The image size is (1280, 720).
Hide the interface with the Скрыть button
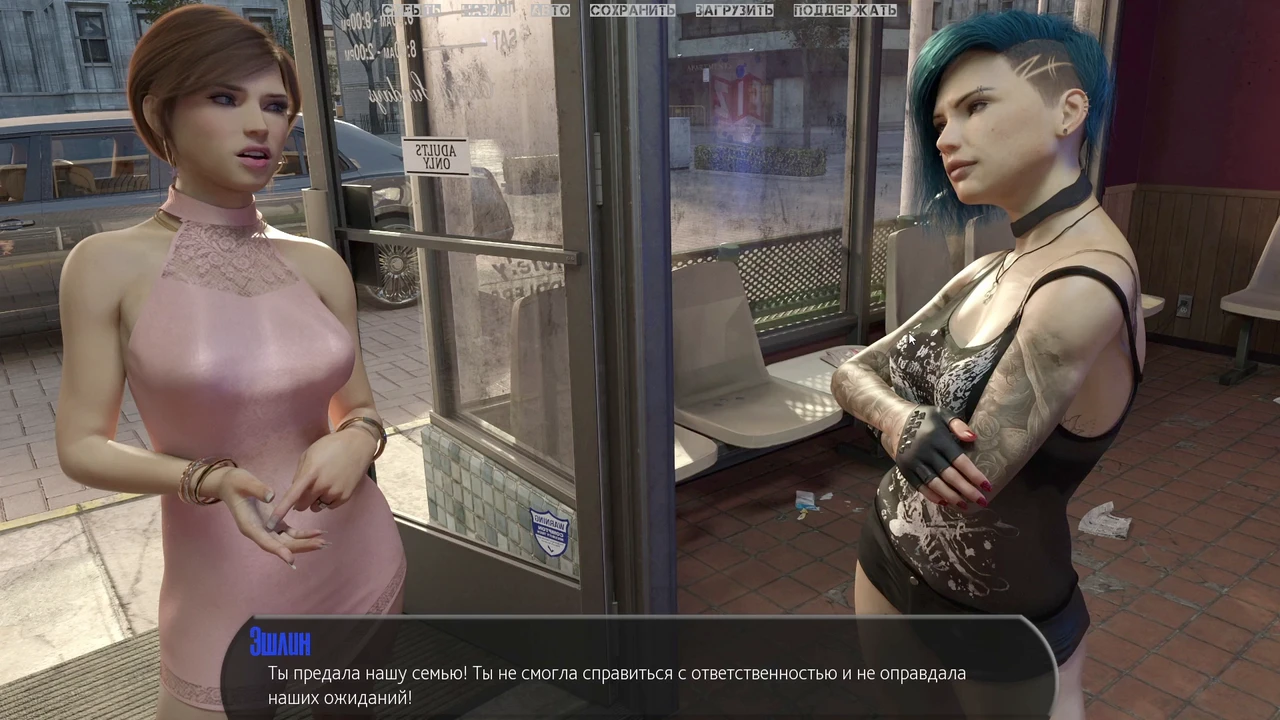tap(411, 10)
